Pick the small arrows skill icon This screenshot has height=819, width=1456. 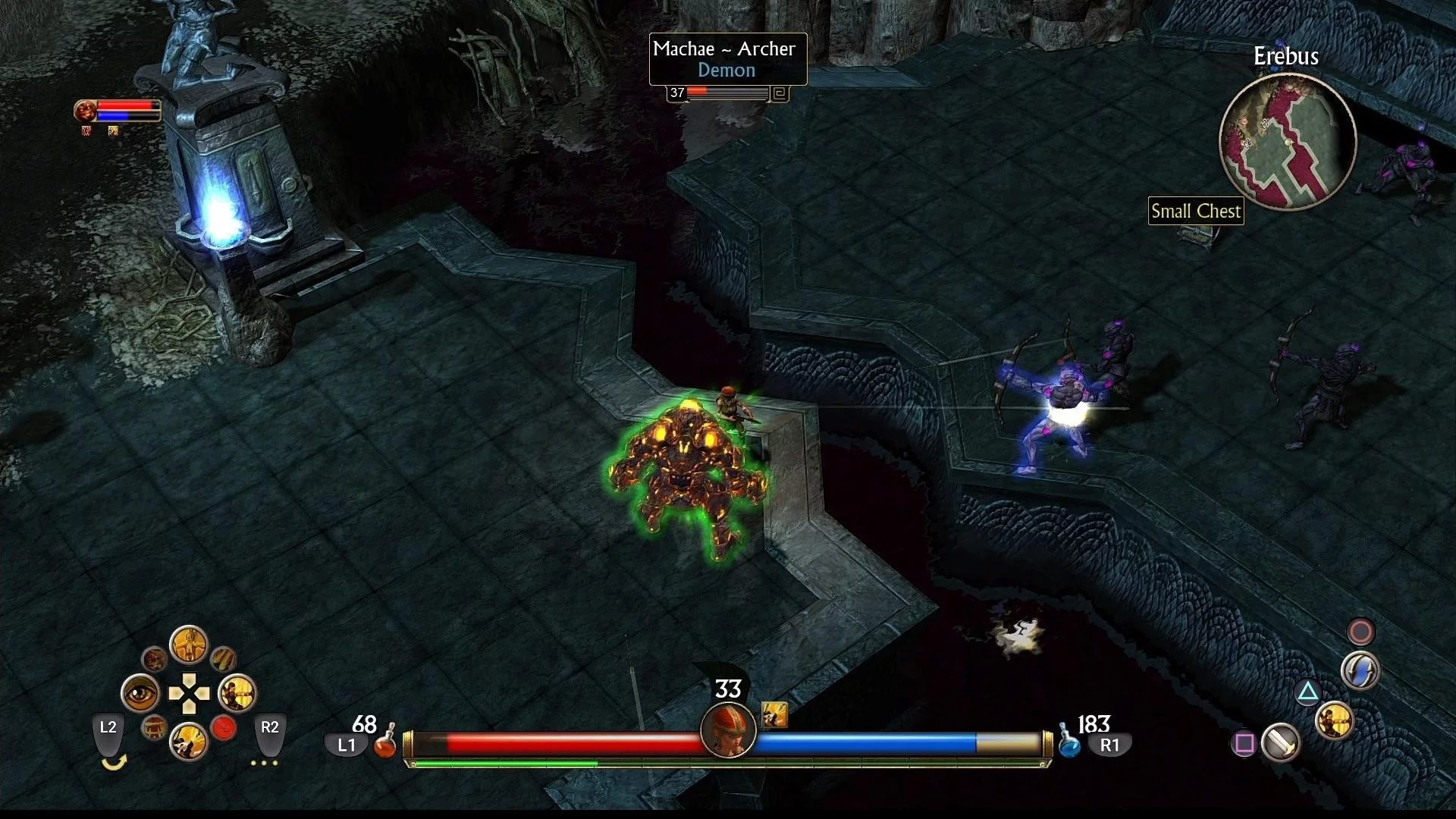pyautogui.click(x=223, y=658)
